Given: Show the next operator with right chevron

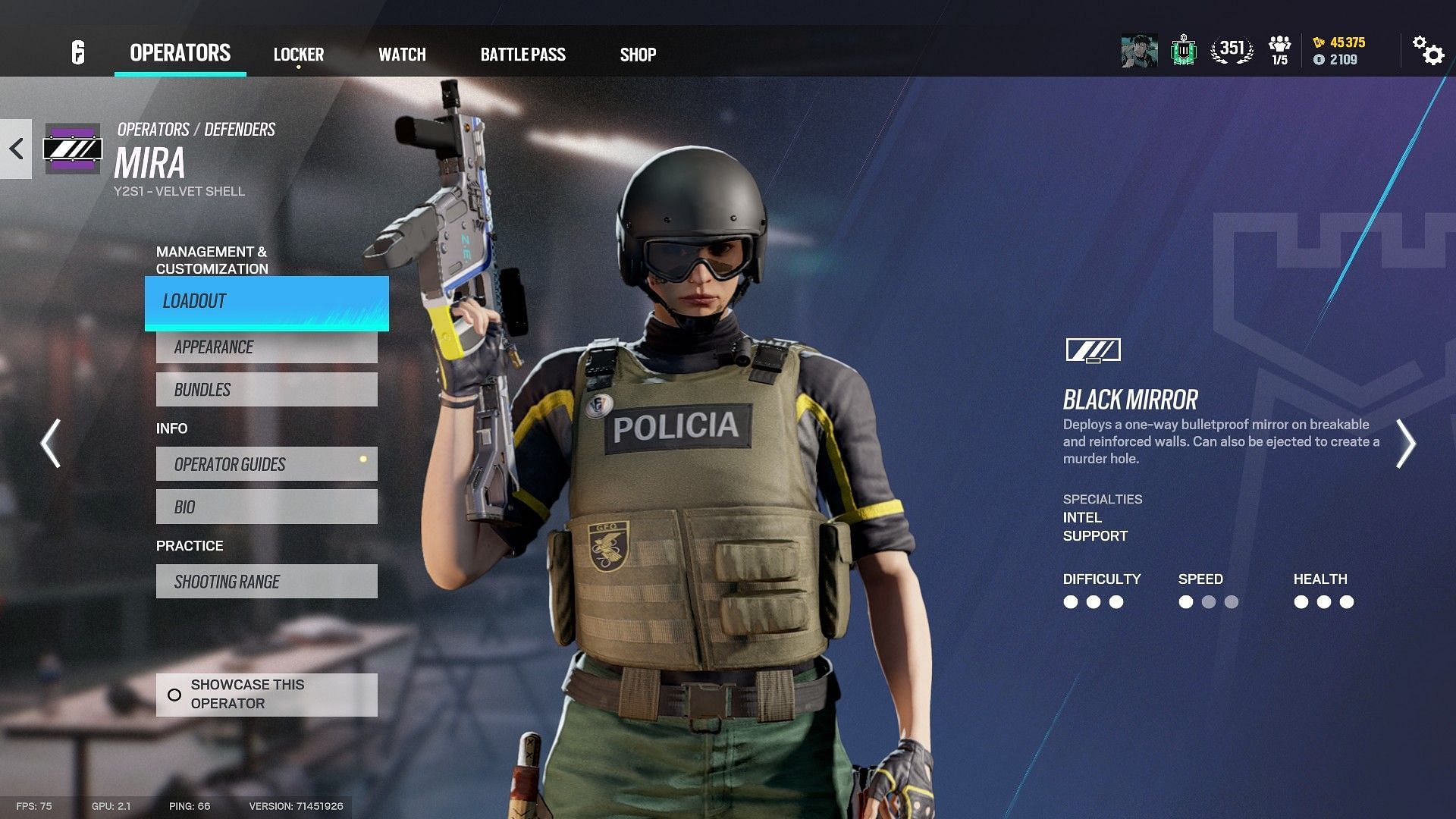Looking at the screenshot, I should [1405, 444].
